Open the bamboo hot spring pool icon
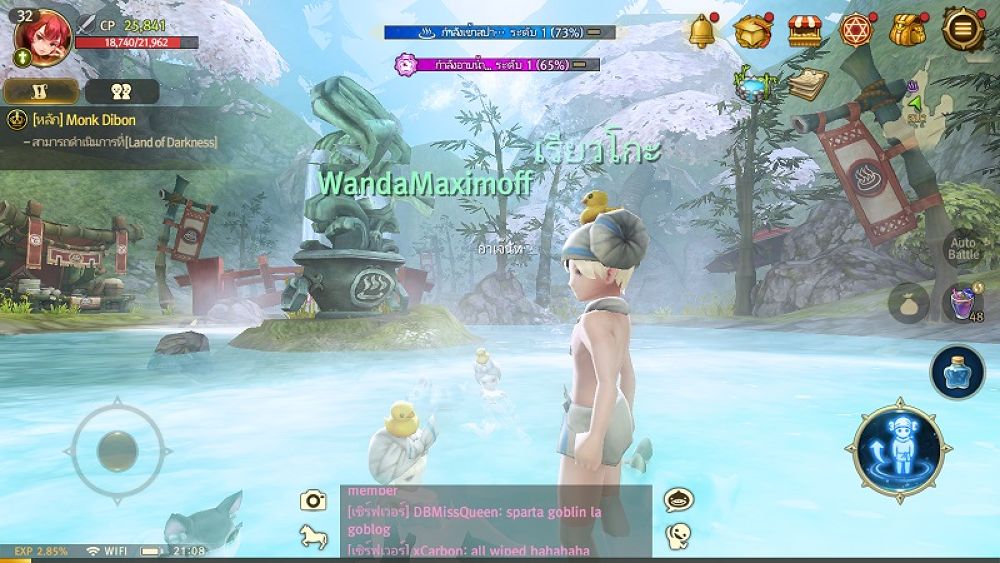This screenshot has width=1000, height=563. click(751, 84)
